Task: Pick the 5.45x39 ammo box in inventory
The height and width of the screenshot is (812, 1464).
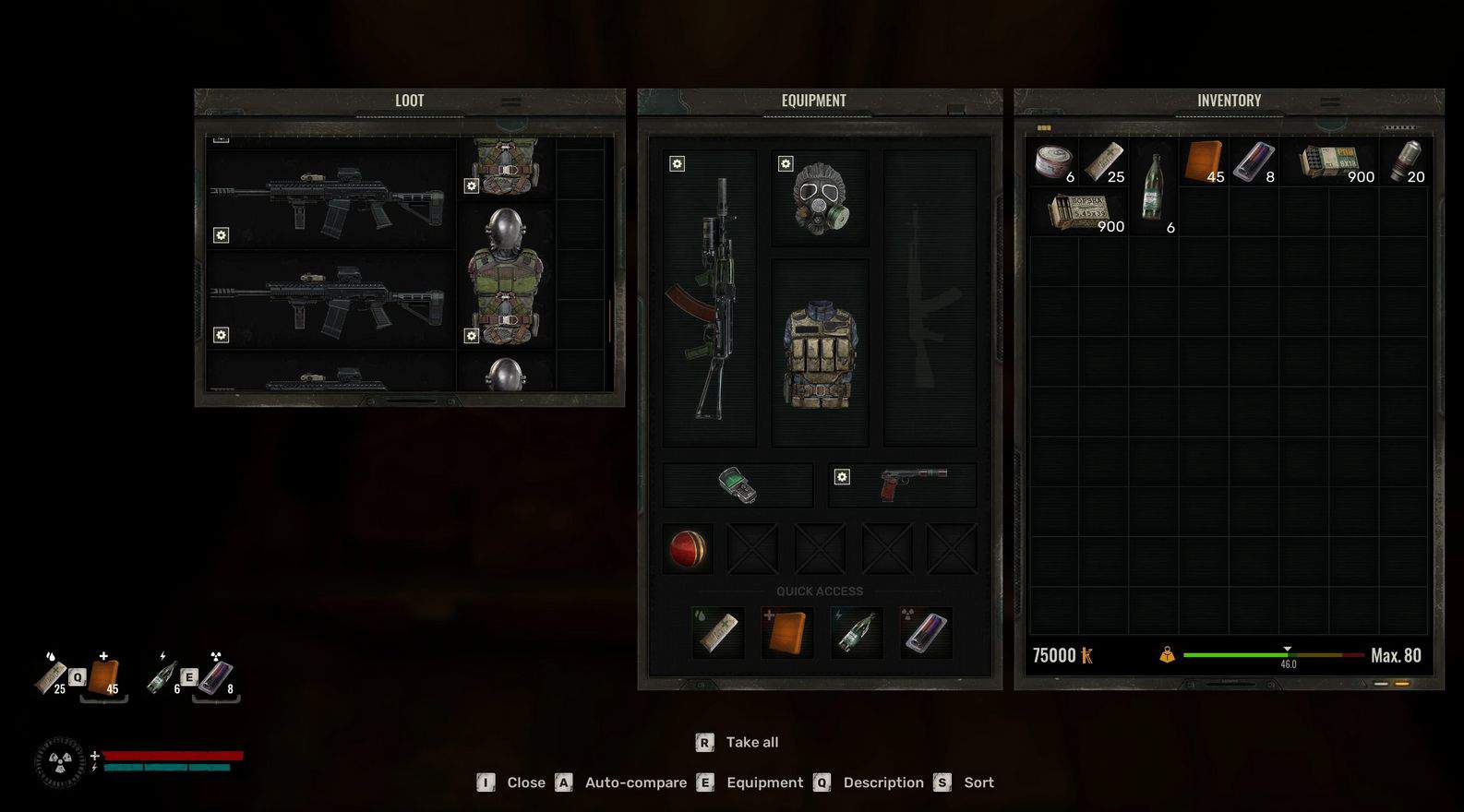Action: point(1079,213)
